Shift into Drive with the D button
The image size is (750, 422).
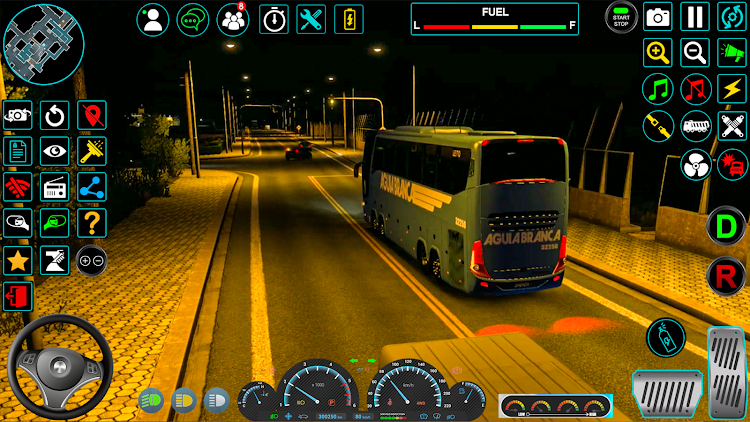click(726, 225)
